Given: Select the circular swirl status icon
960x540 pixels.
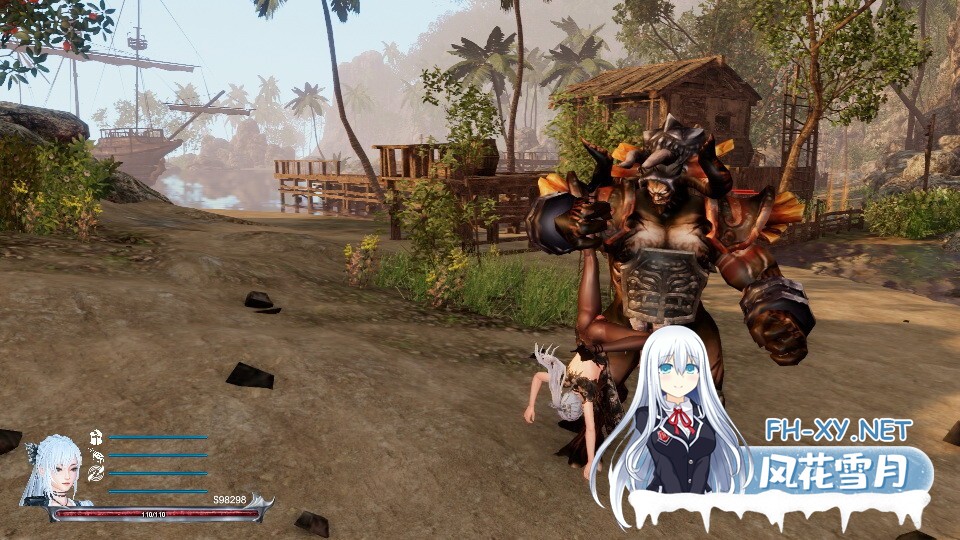Looking at the screenshot, I should point(96,473).
